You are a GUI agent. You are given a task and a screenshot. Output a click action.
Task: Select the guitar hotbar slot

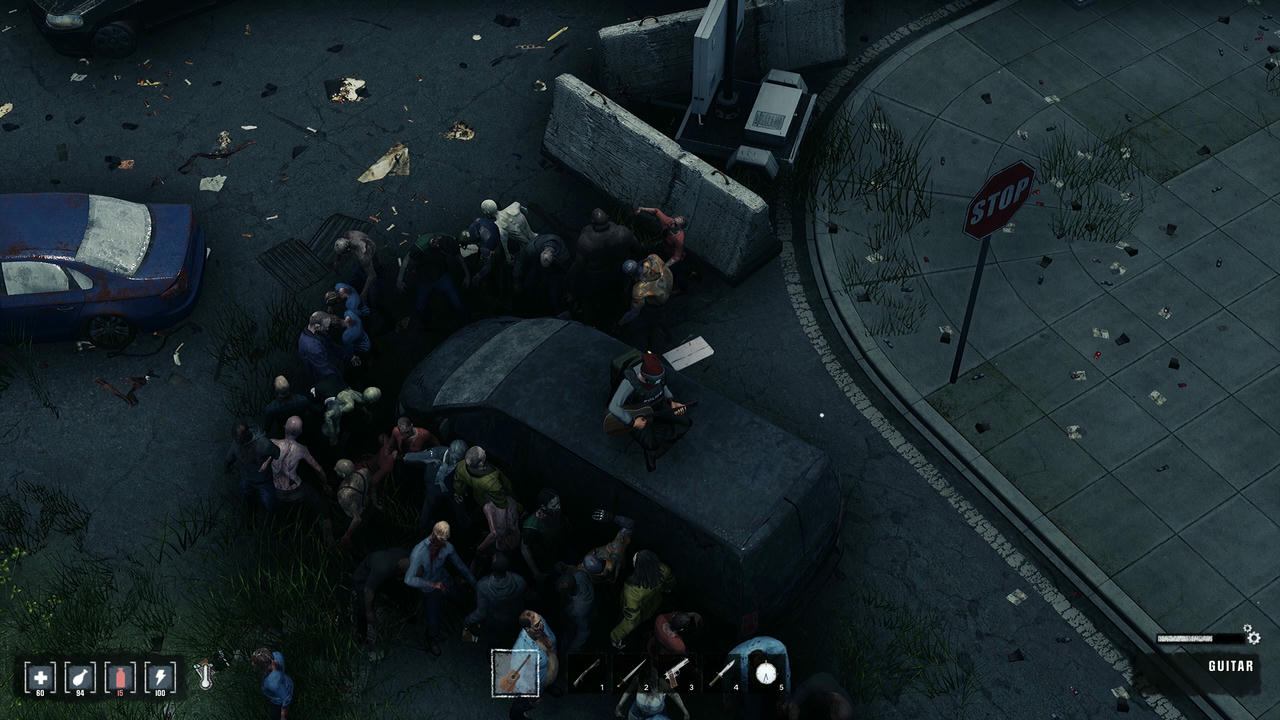click(516, 672)
